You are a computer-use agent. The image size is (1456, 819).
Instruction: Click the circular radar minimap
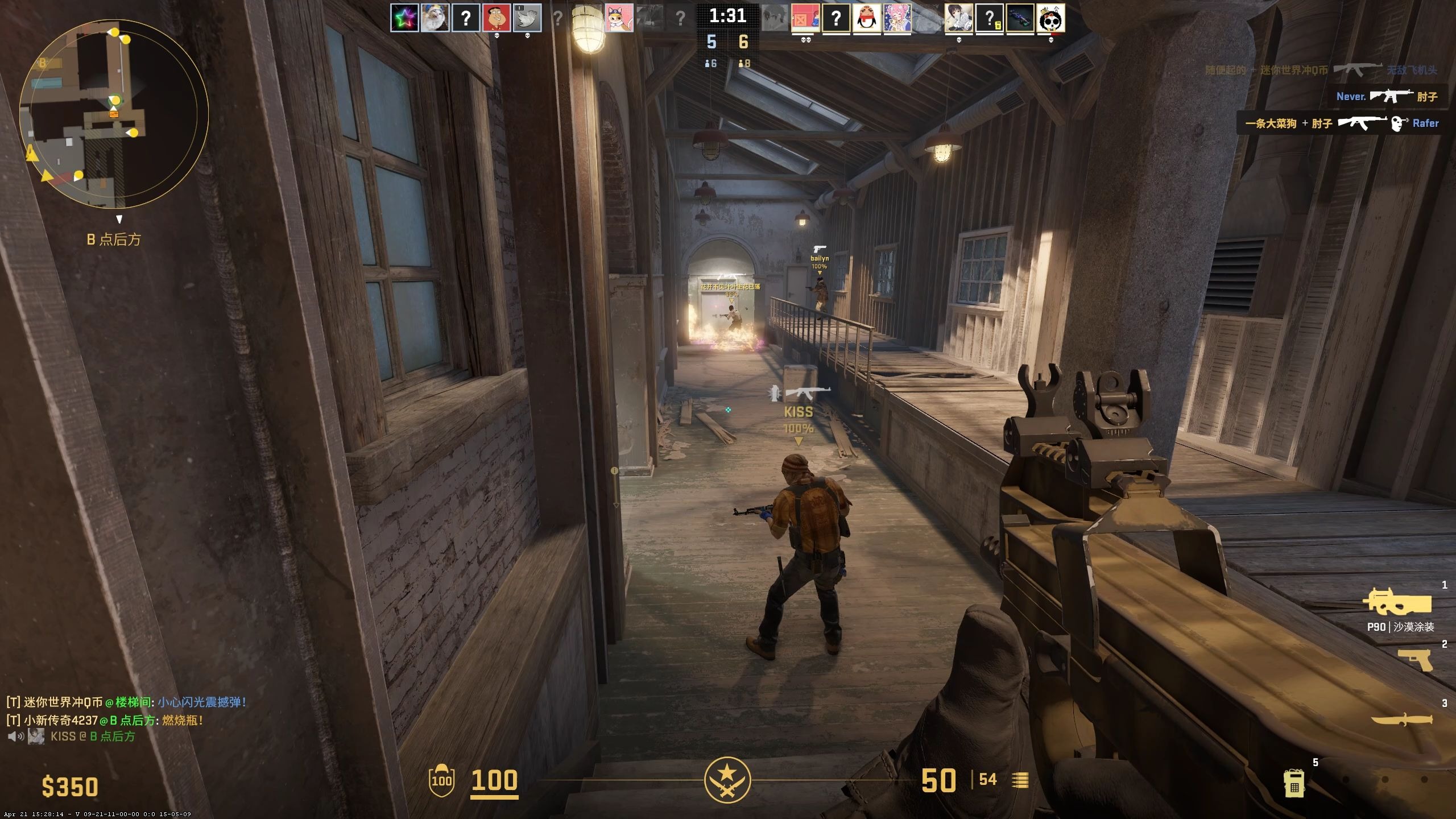click(x=114, y=114)
